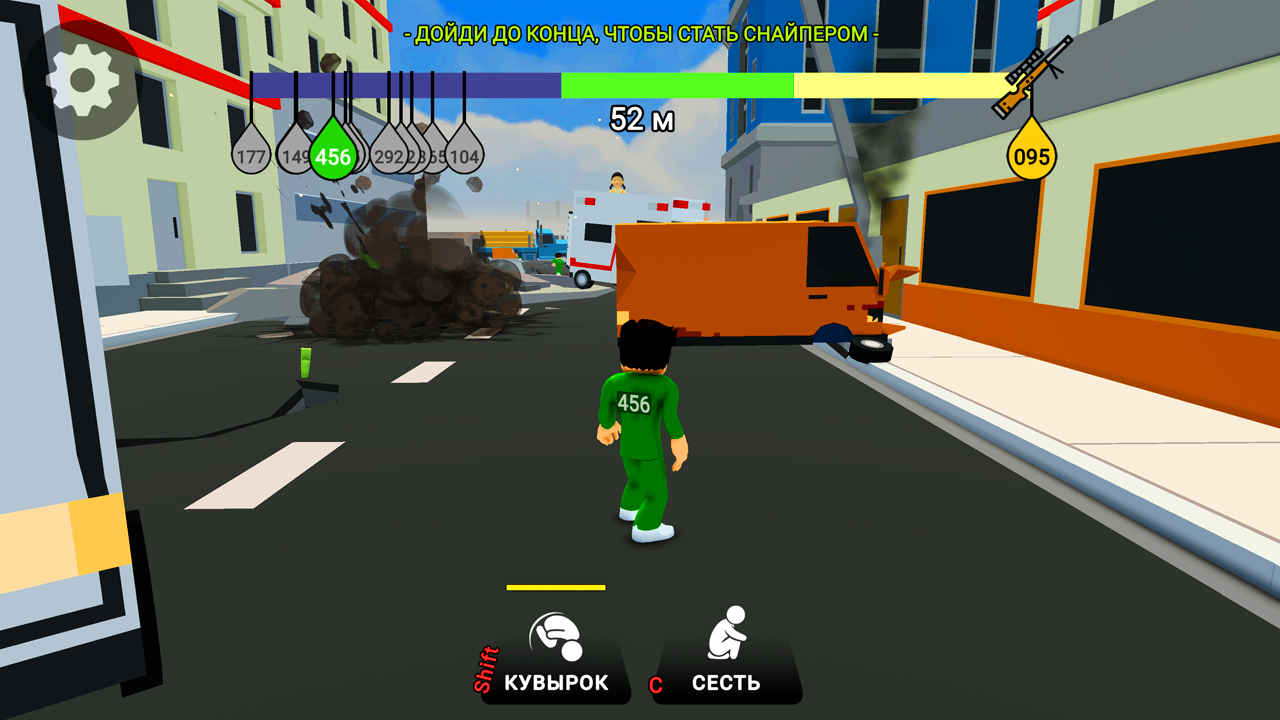
Task: Click the 52 м distance indicator
Action: click(x=642, y=118)
